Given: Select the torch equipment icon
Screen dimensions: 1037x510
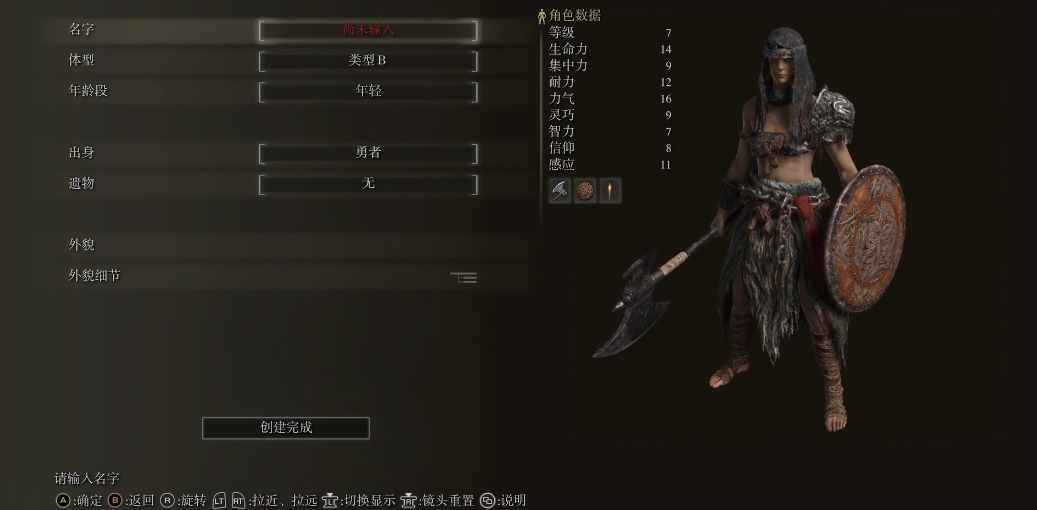Looking at the screenshot, I should click(610, 191).
